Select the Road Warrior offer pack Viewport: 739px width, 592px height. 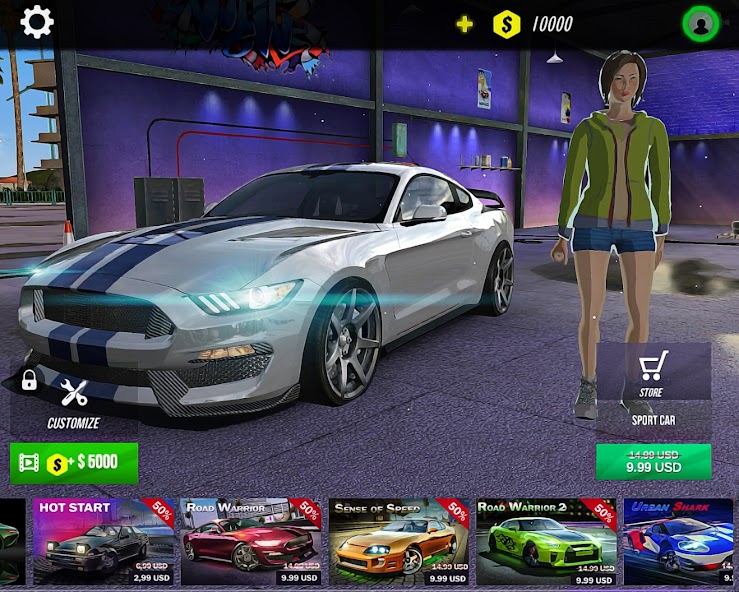(251, 541)
